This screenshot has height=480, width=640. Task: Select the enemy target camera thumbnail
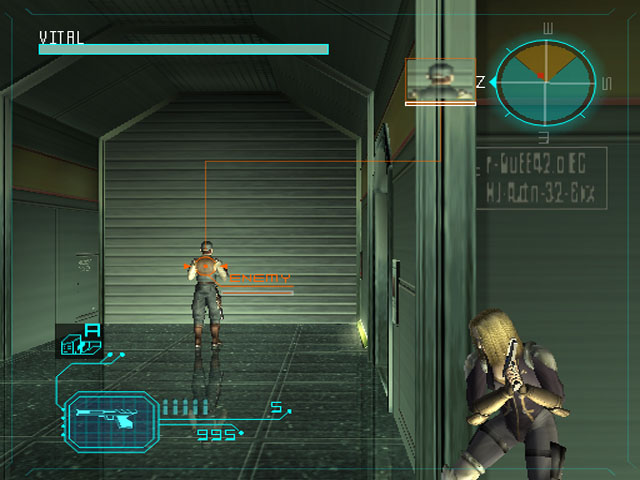pos(440,80)
